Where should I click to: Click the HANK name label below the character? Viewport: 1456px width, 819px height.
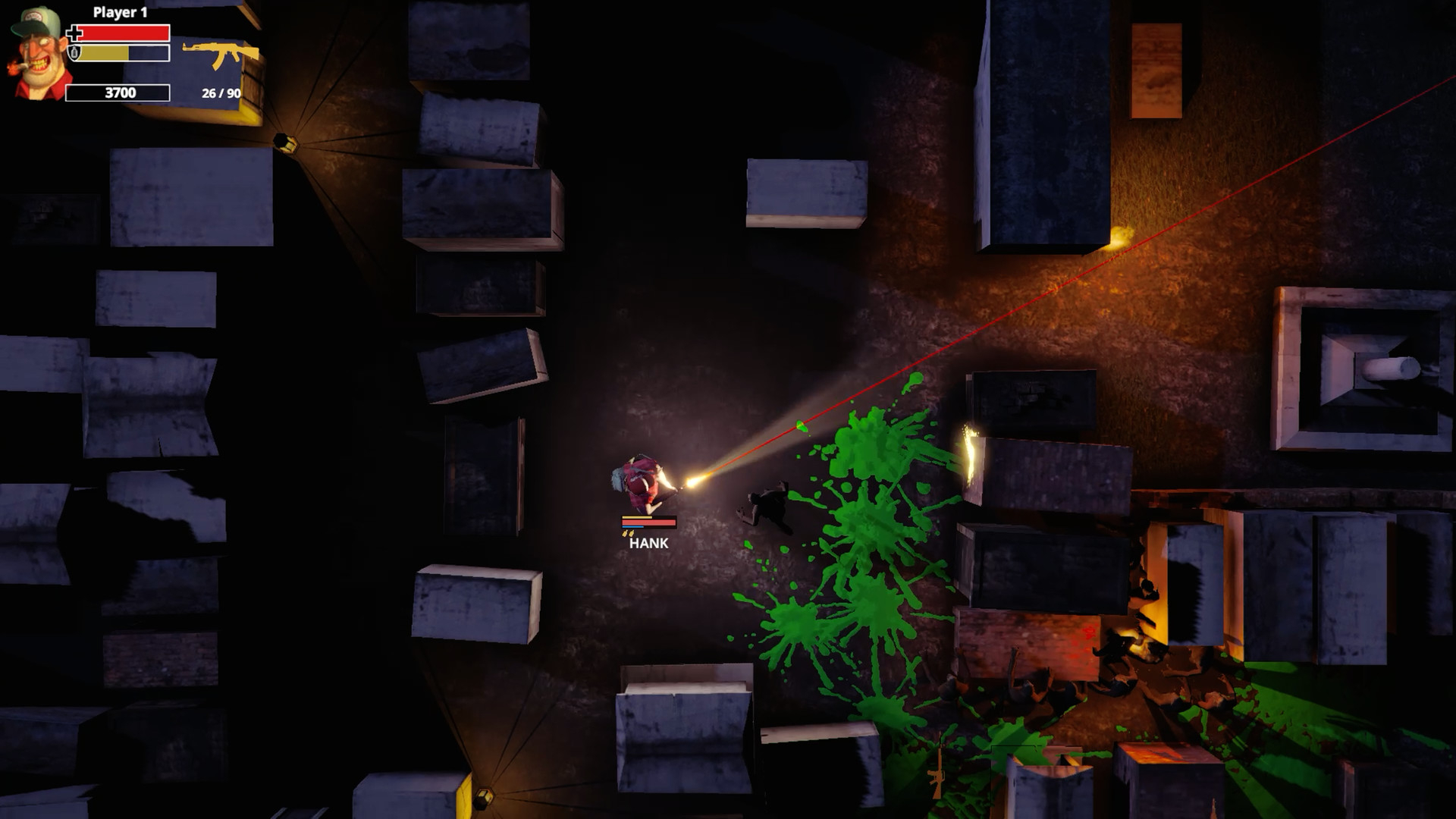649,544
